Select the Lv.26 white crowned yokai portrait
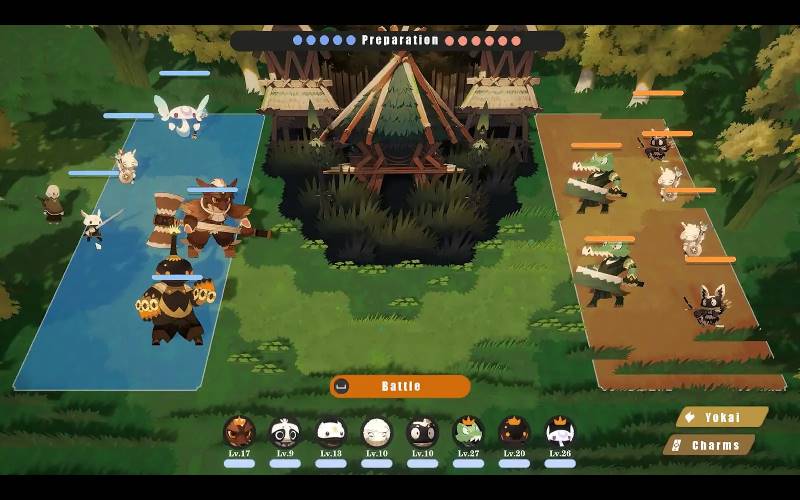800x500 pixels. click(560, 432)
